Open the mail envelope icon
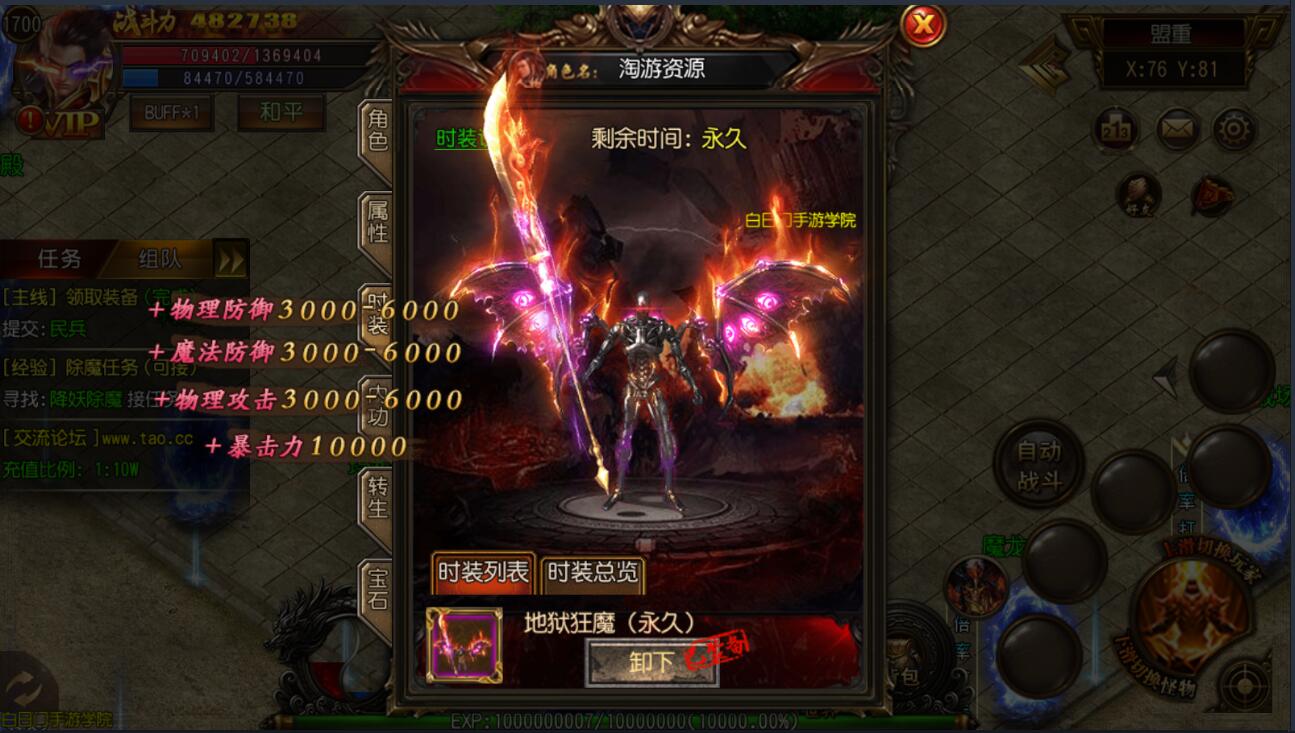1295x733 pixels. [1178, 129]
